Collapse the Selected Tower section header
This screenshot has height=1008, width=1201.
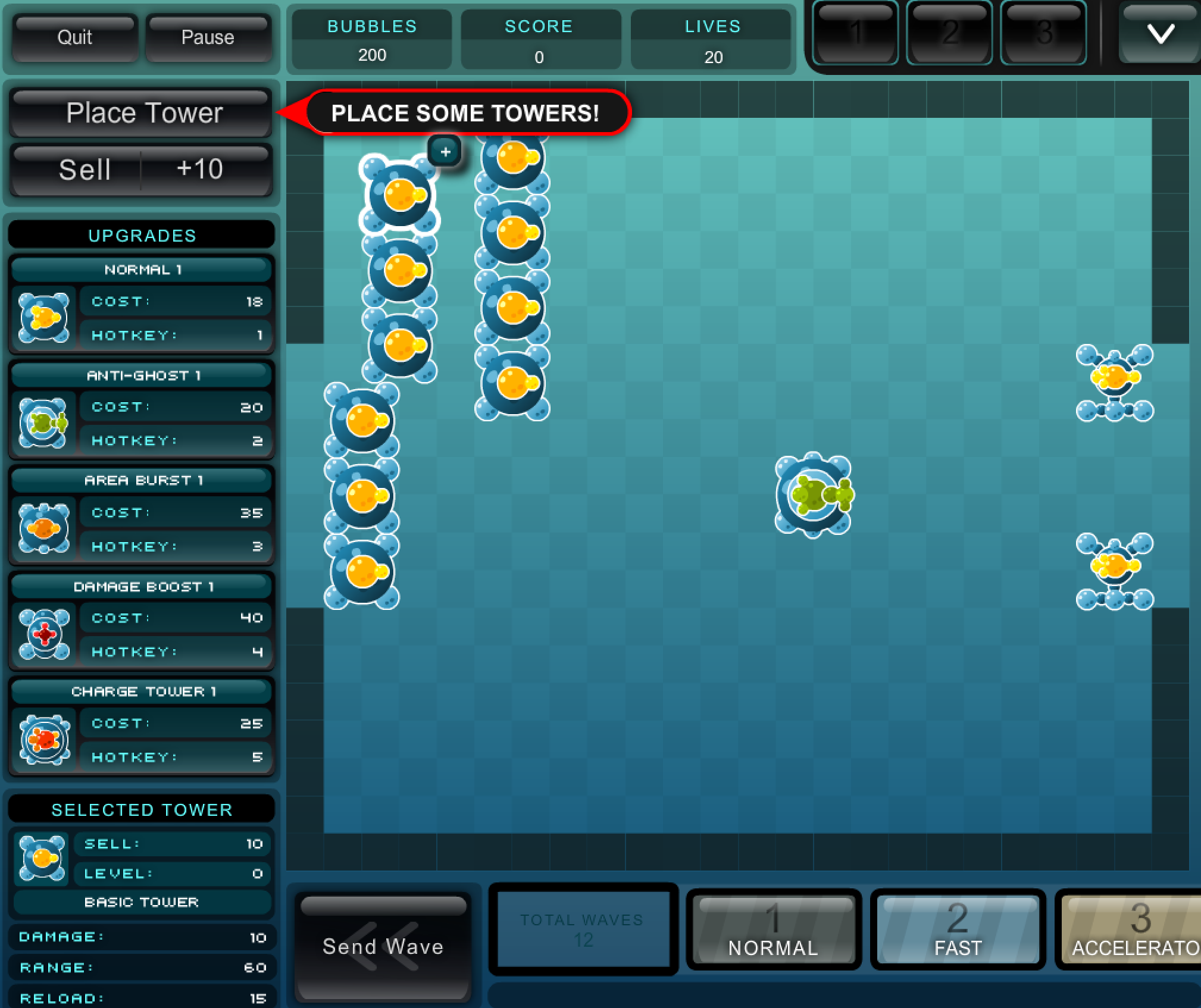[141, 809]
